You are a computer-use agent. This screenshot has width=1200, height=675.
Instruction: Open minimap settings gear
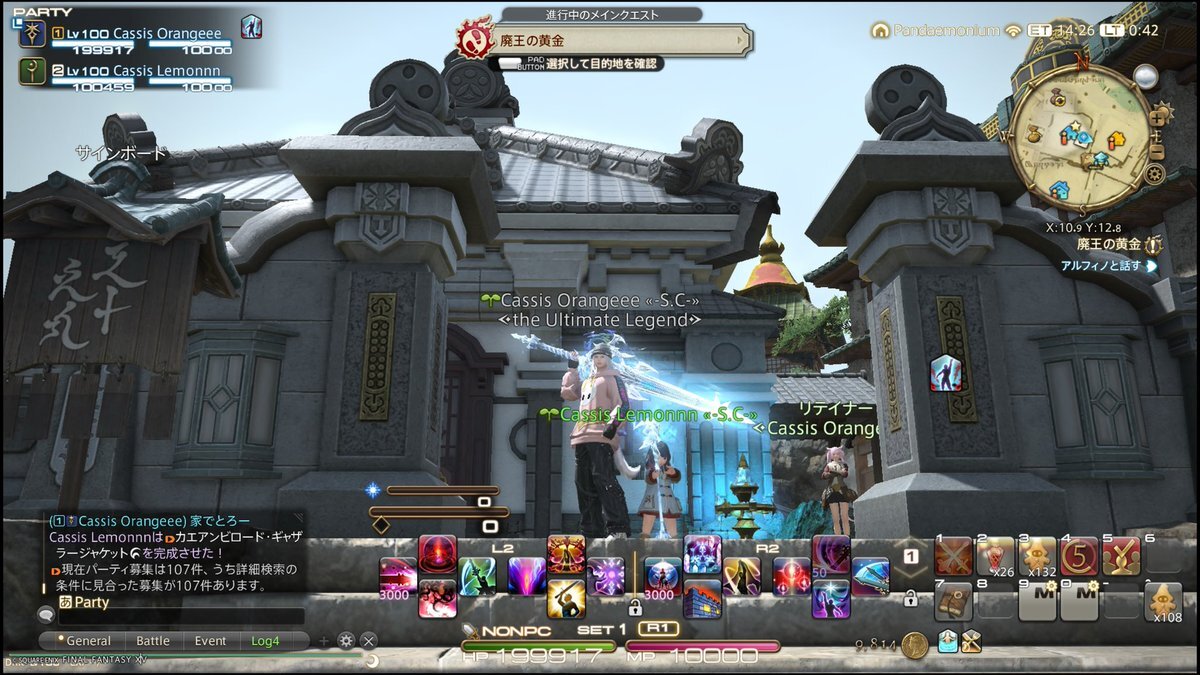point(1155,175)
